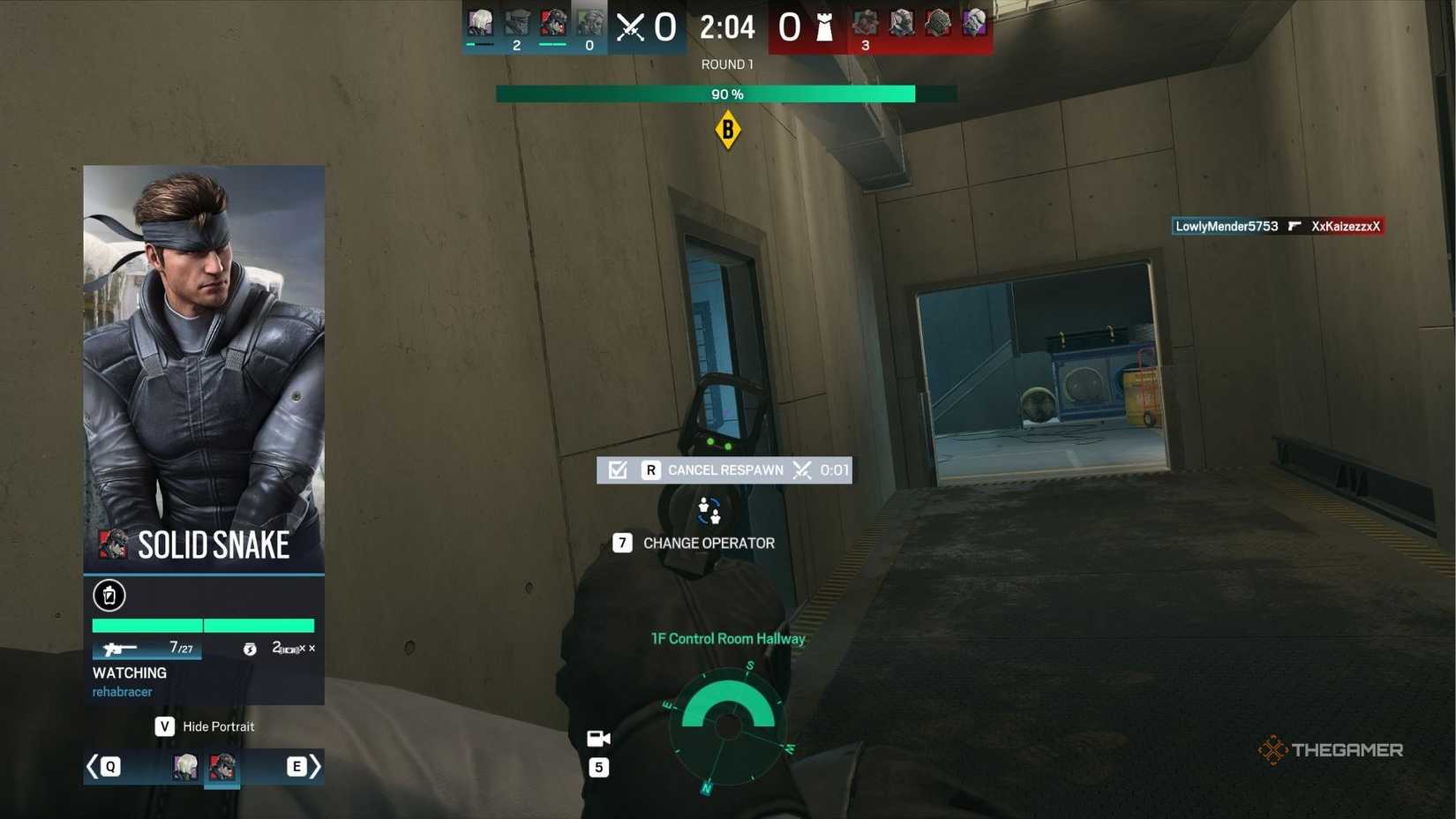Toggle the checked box beside R key prompt
The image size is (1456, 819).
616,470
